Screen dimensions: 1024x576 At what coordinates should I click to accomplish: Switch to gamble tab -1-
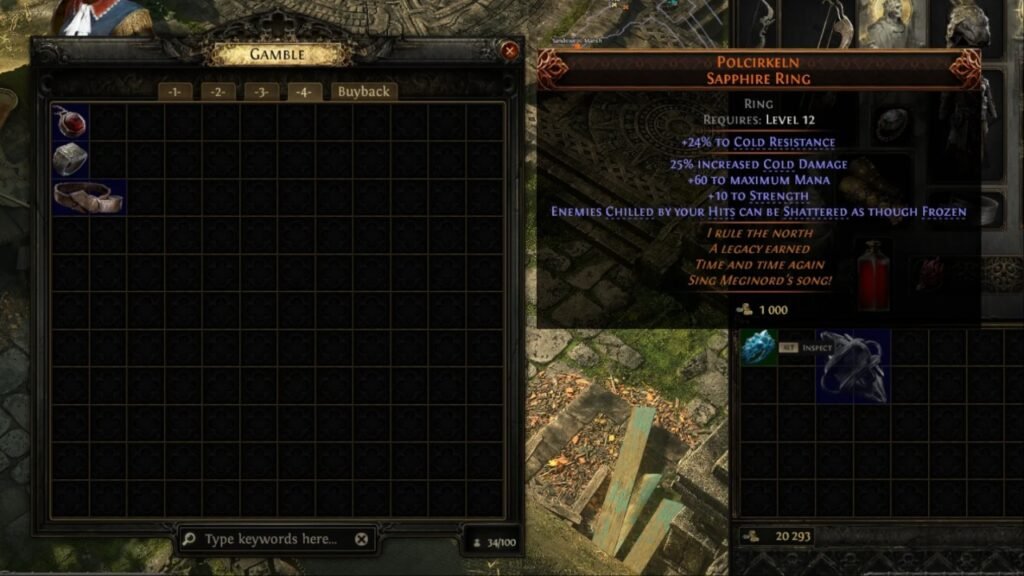pyautogui.click(x=174, y=92)
